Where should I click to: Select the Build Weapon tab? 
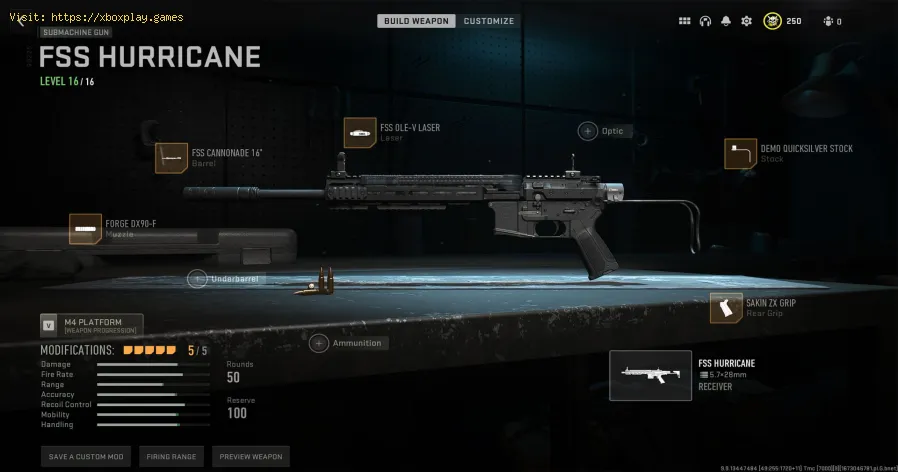(x=417, y=21)
